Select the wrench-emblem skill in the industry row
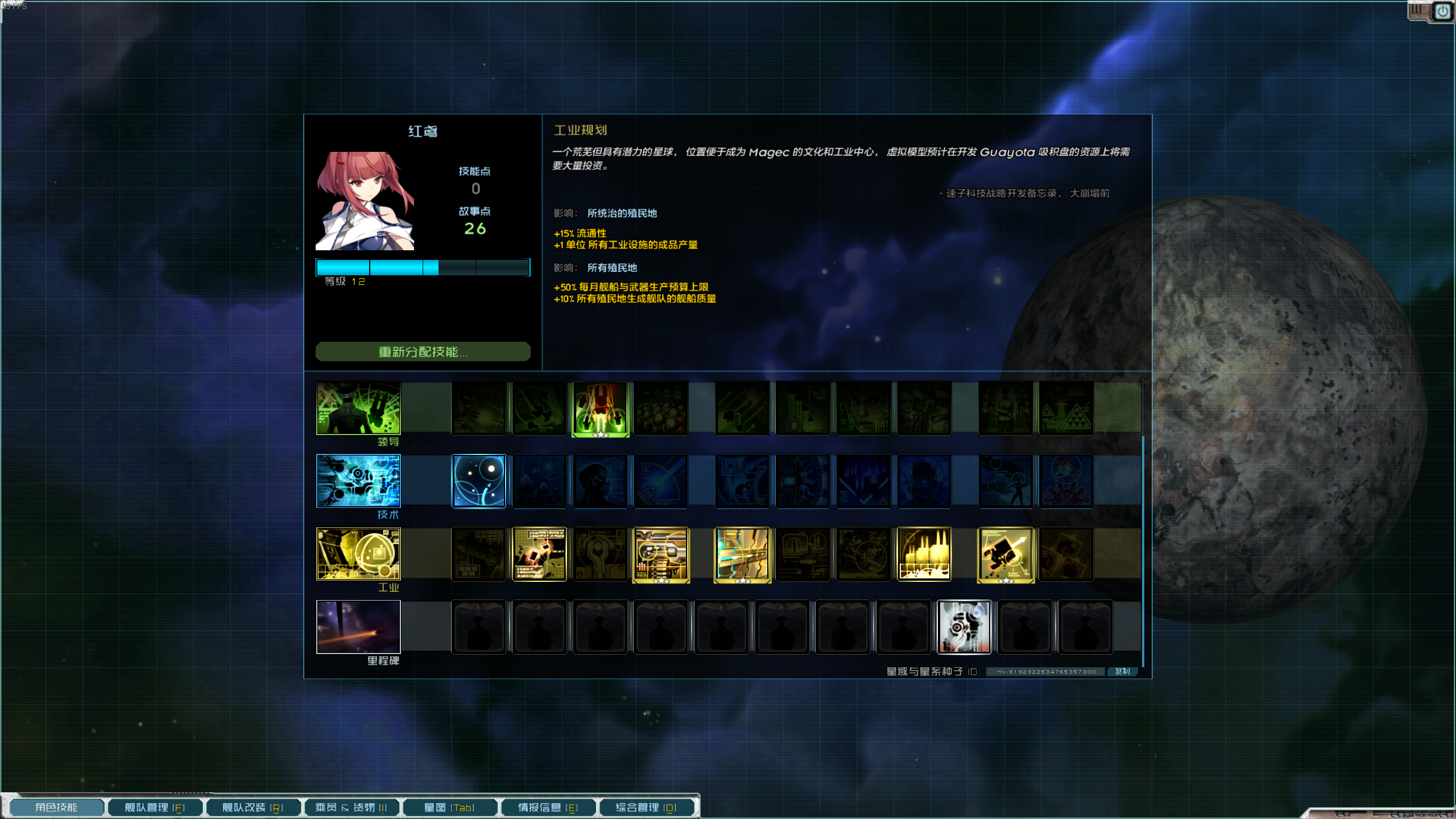This screenshot has width=1456, height=819. click(x=600, y=554)
